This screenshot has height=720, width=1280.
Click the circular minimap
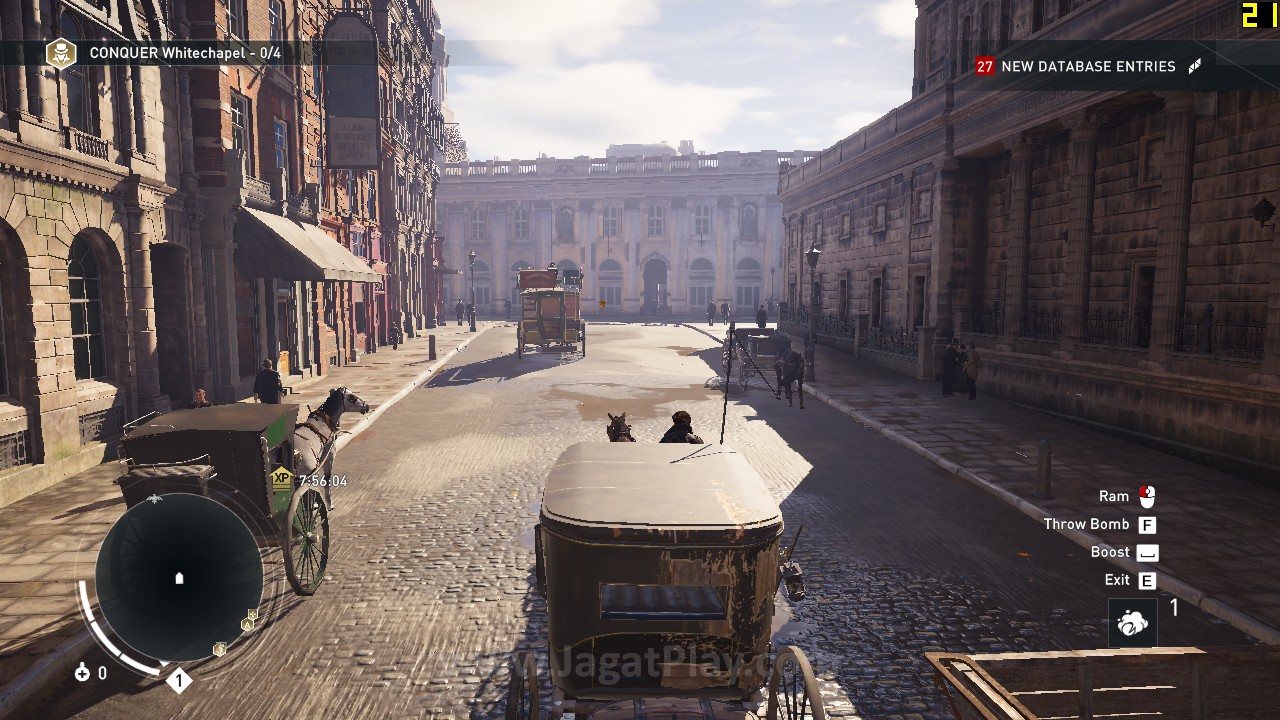click(x=180, y=578)
